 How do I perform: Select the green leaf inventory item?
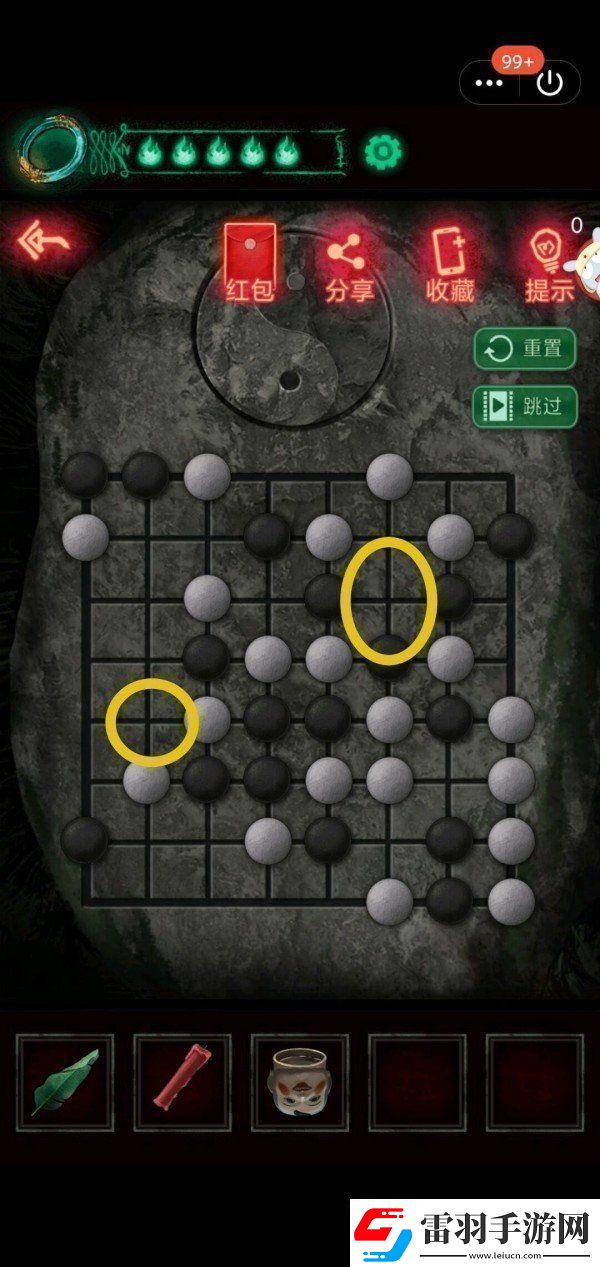click(x=65, y=1082)
